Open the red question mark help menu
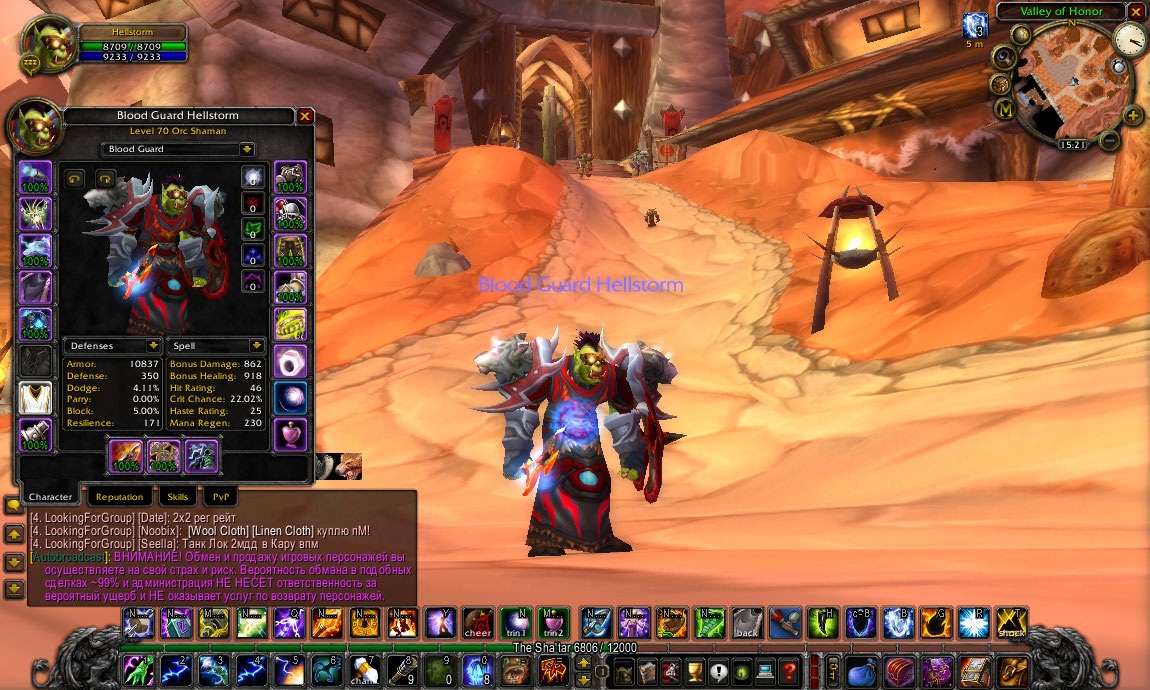Image resolution: width=1150 pixels, height=690 pixels. 790,670
